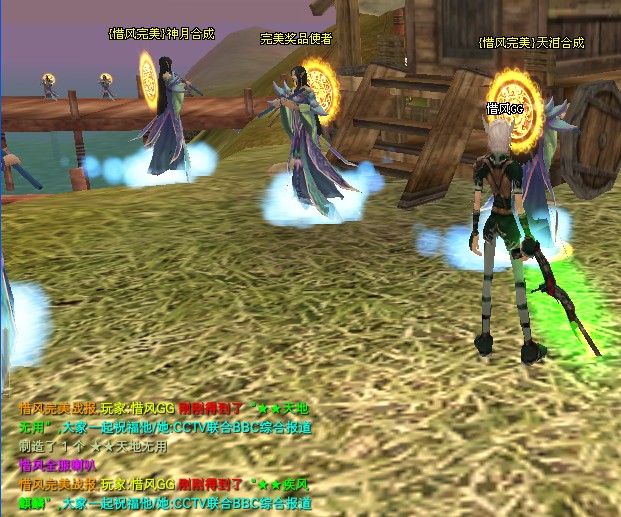Click the purple 惜风全服喇叭 chat line
This screenshot has width=621, height=517.
(57, 465)
